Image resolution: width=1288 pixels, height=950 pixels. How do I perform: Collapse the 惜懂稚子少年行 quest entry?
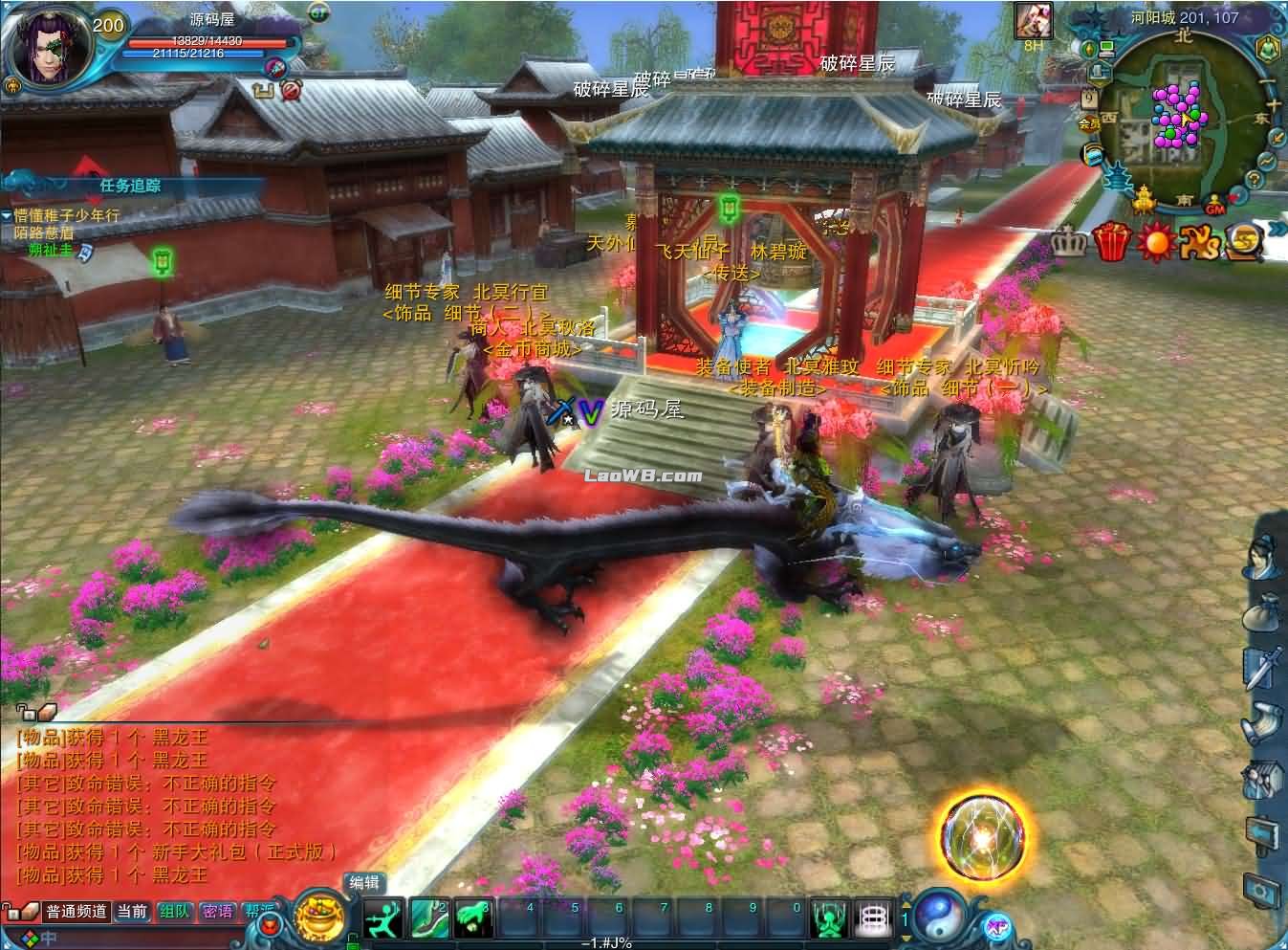pyautogui.click(x=8, y=217)
